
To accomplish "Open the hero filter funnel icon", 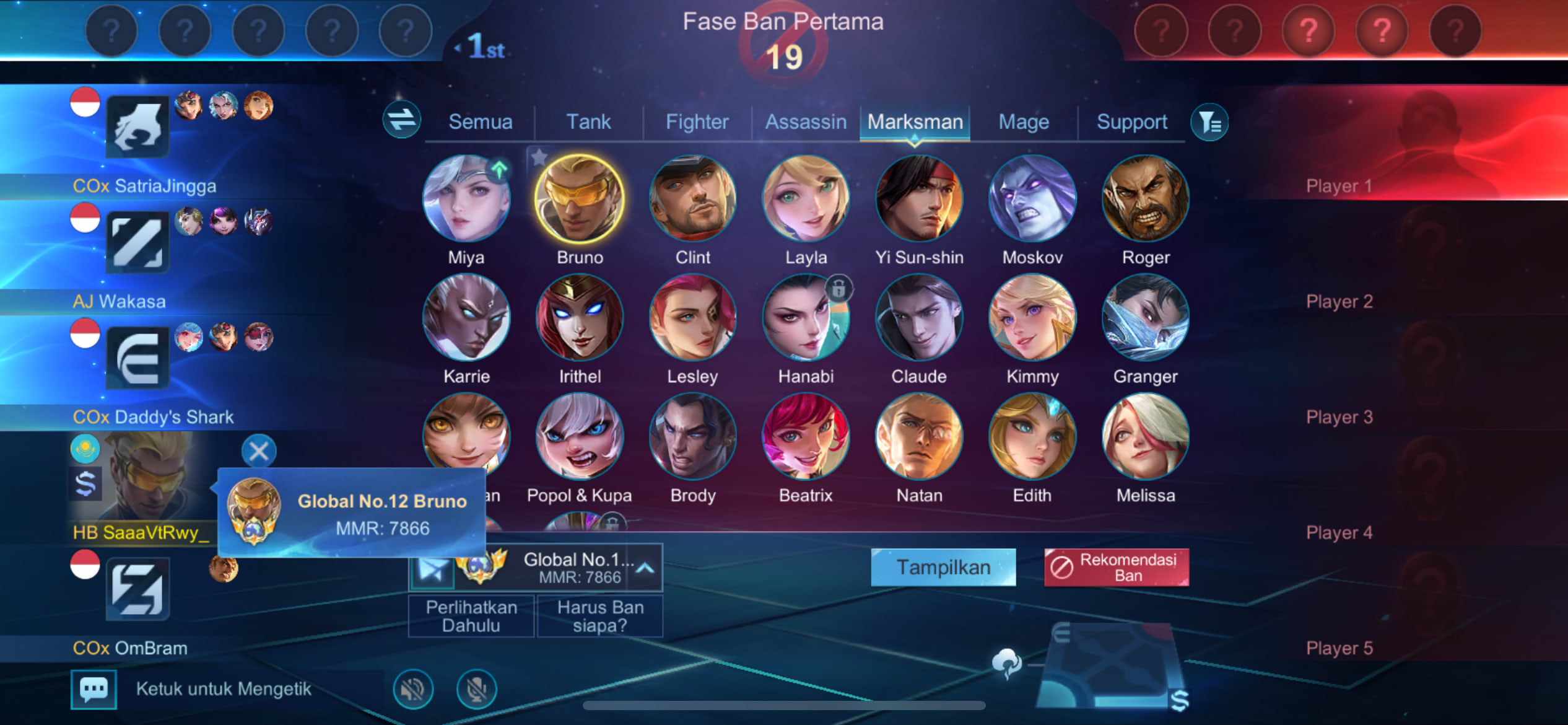I will [1209, 122].
